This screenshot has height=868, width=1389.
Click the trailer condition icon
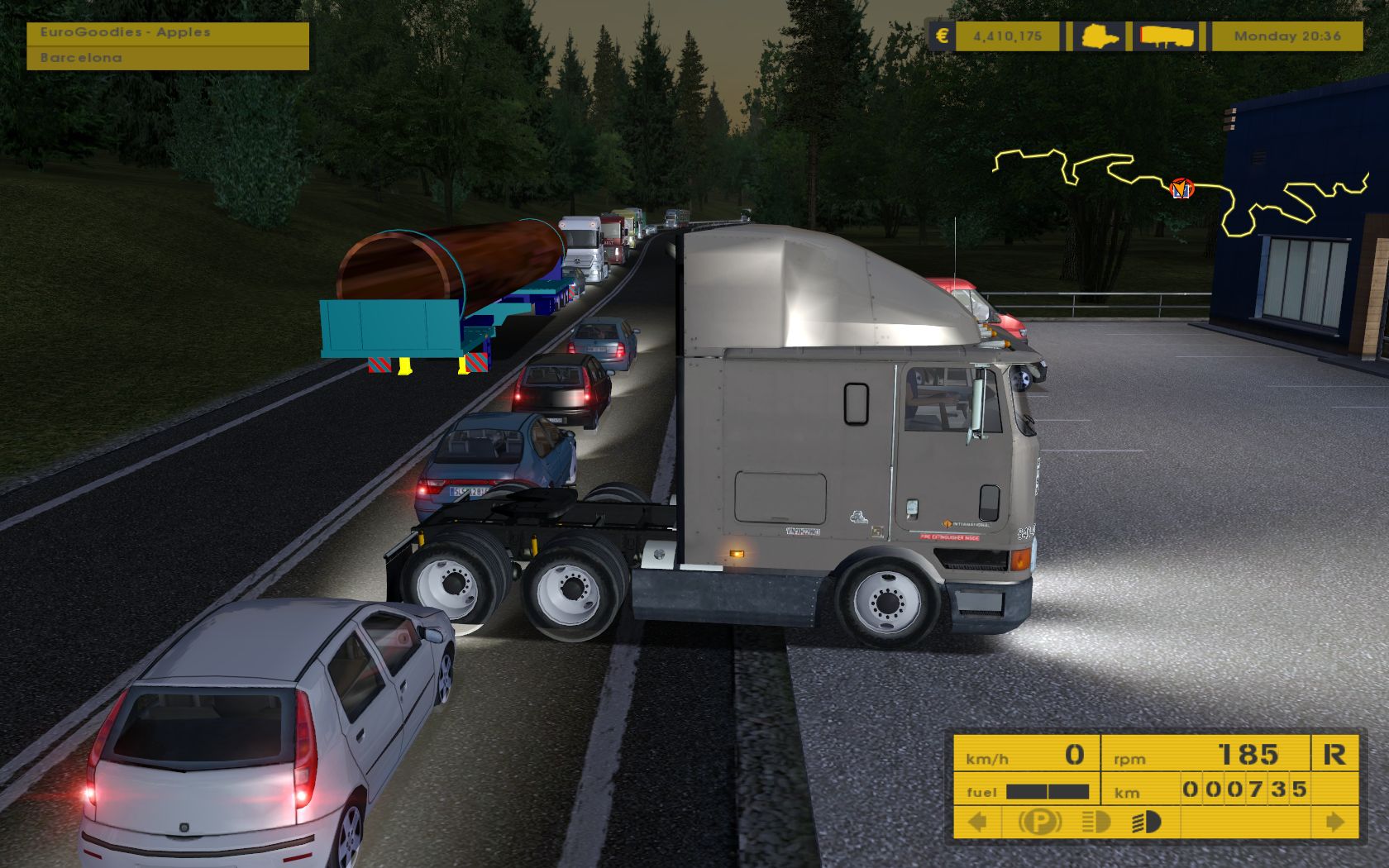click(1167, 36)
